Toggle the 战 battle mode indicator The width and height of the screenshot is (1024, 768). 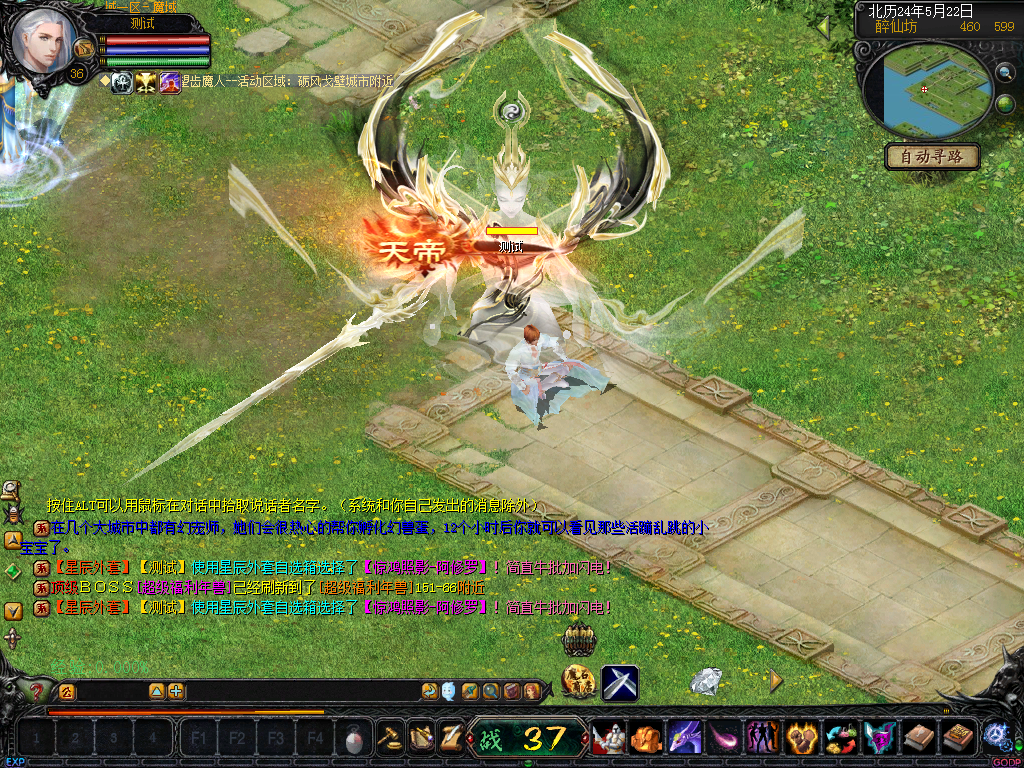coord(490,739)
